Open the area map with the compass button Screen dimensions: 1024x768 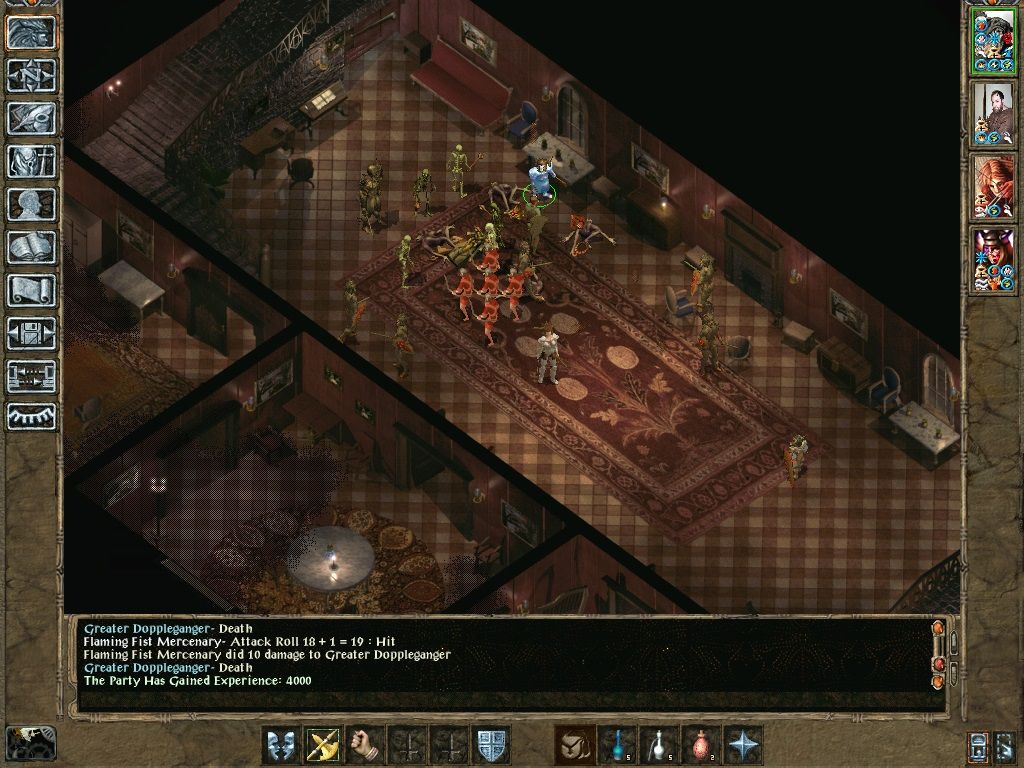pyautogui.click(x=32, y=75)
